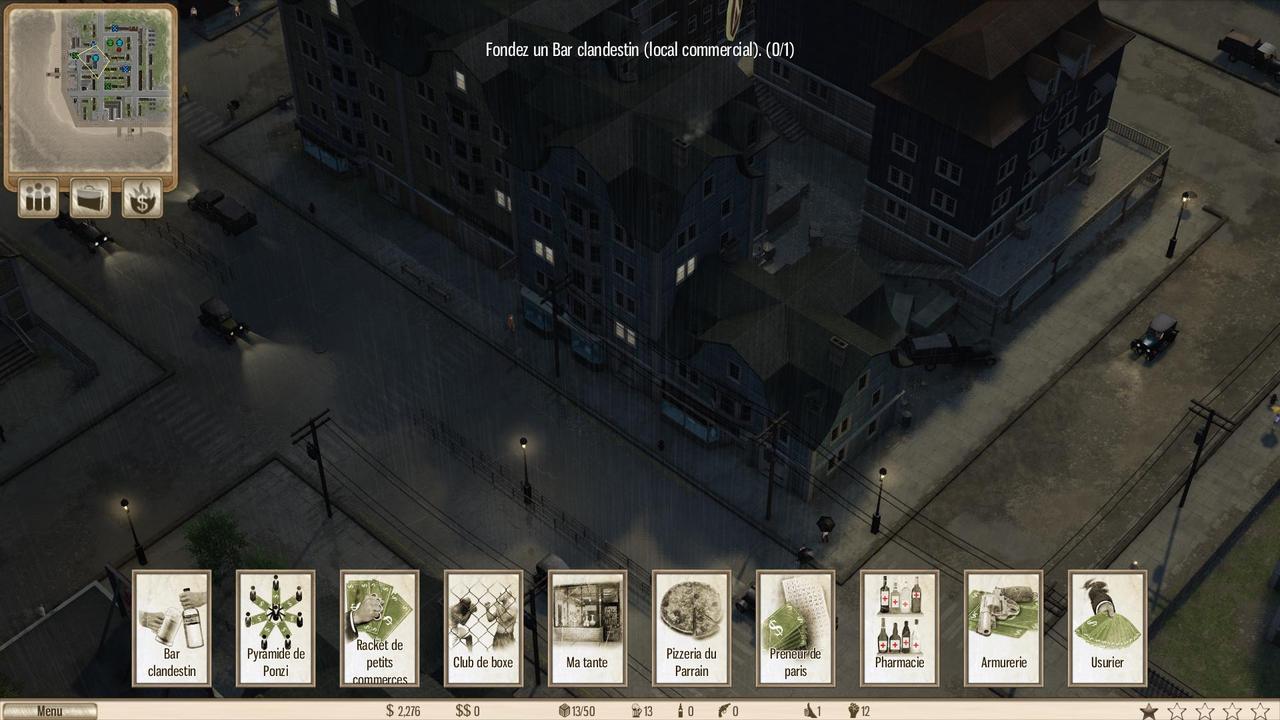Choose the Club de boxe card

click(x=484, y=628)
